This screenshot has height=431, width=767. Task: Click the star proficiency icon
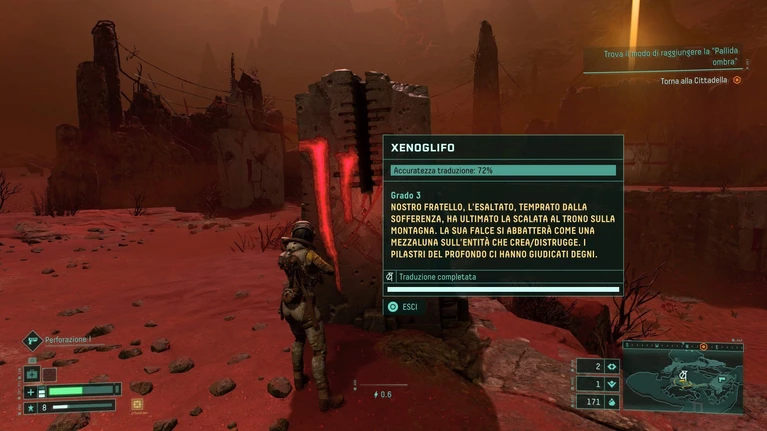[x=30, y=408]
